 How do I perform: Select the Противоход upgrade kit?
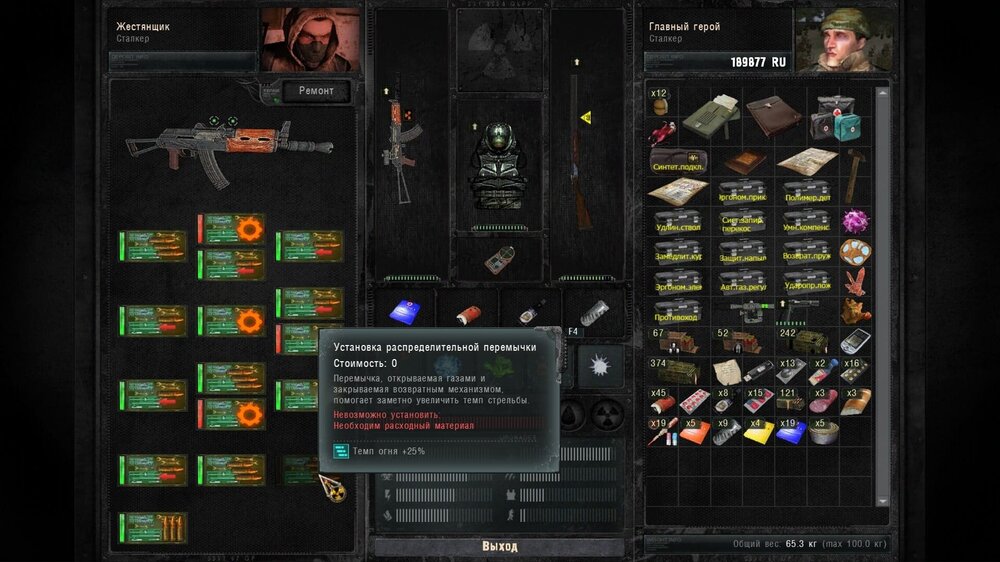point(678,311)
